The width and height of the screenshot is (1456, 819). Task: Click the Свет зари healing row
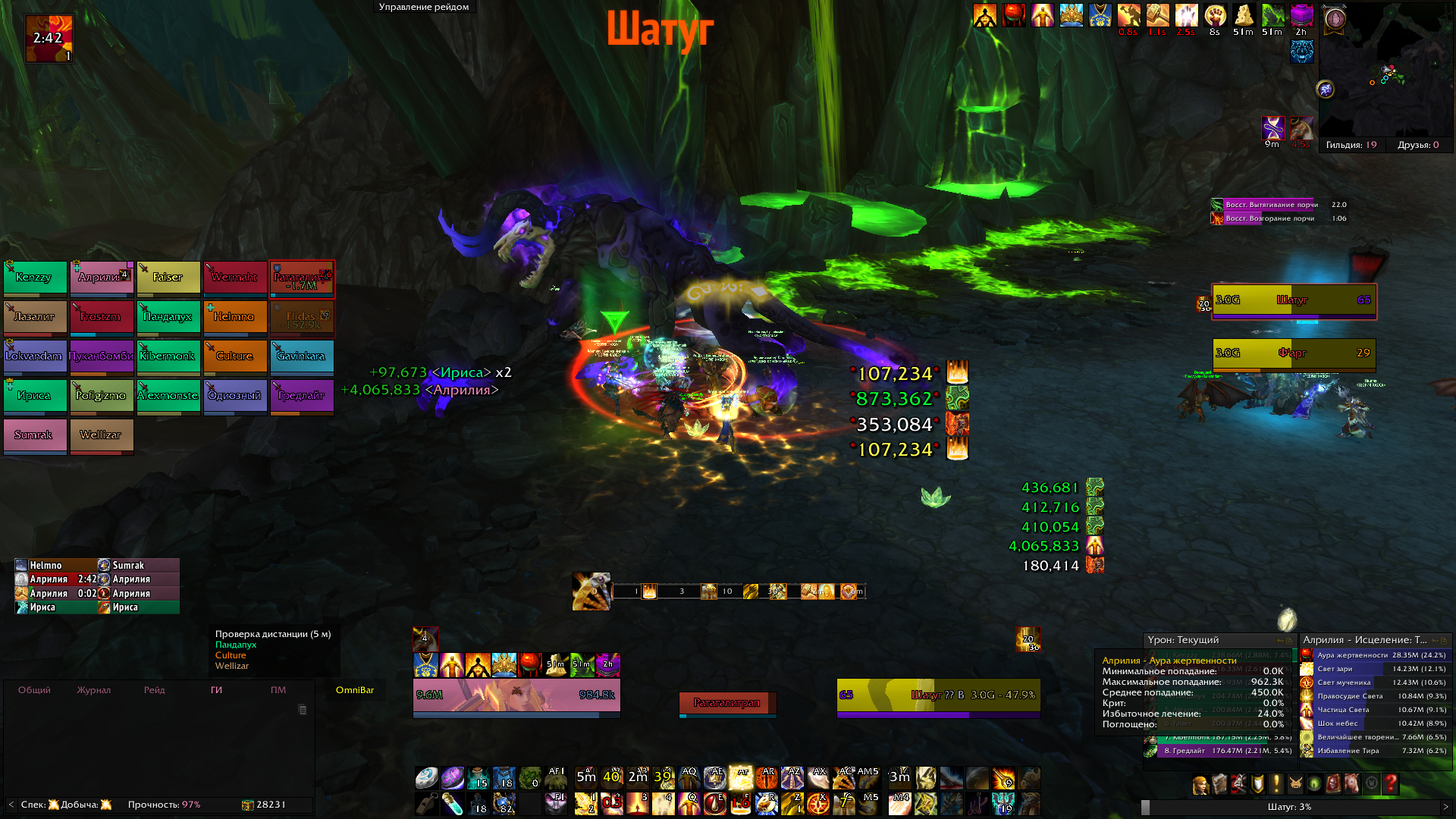[x=1374, y=669]
